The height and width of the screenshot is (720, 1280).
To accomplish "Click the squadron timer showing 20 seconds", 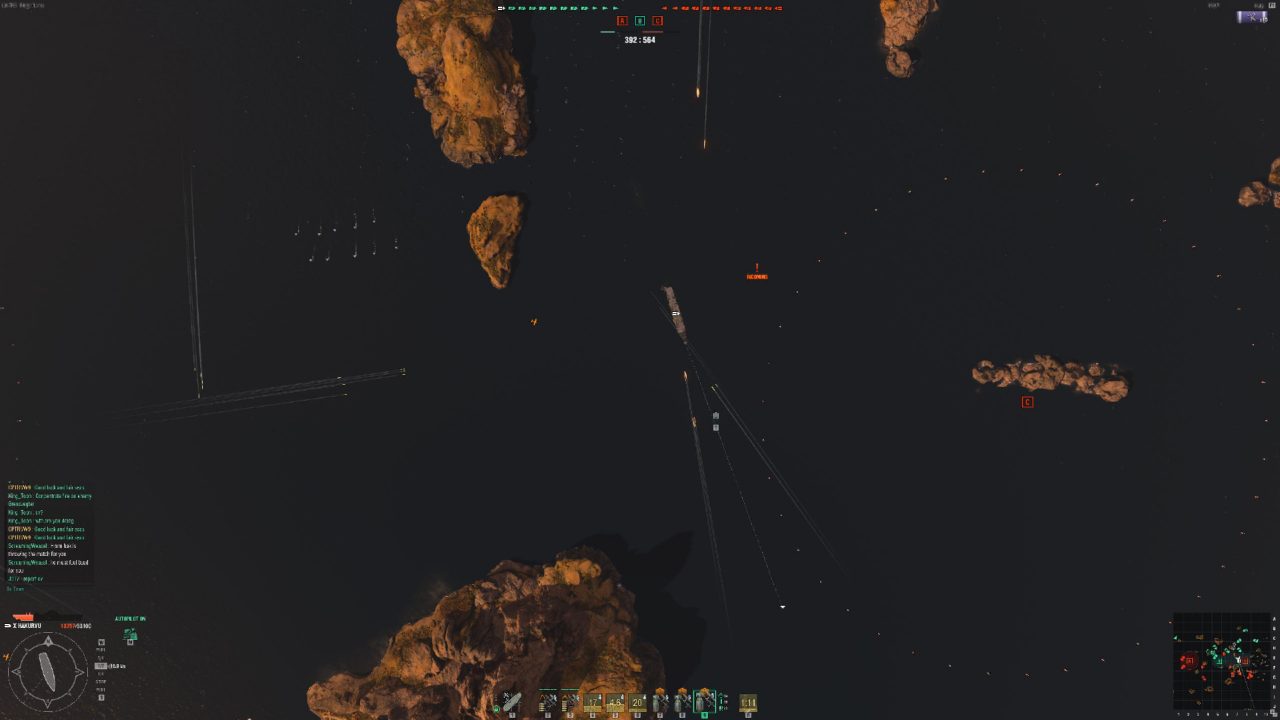I will pyautogui.click(x=638, y=702).
